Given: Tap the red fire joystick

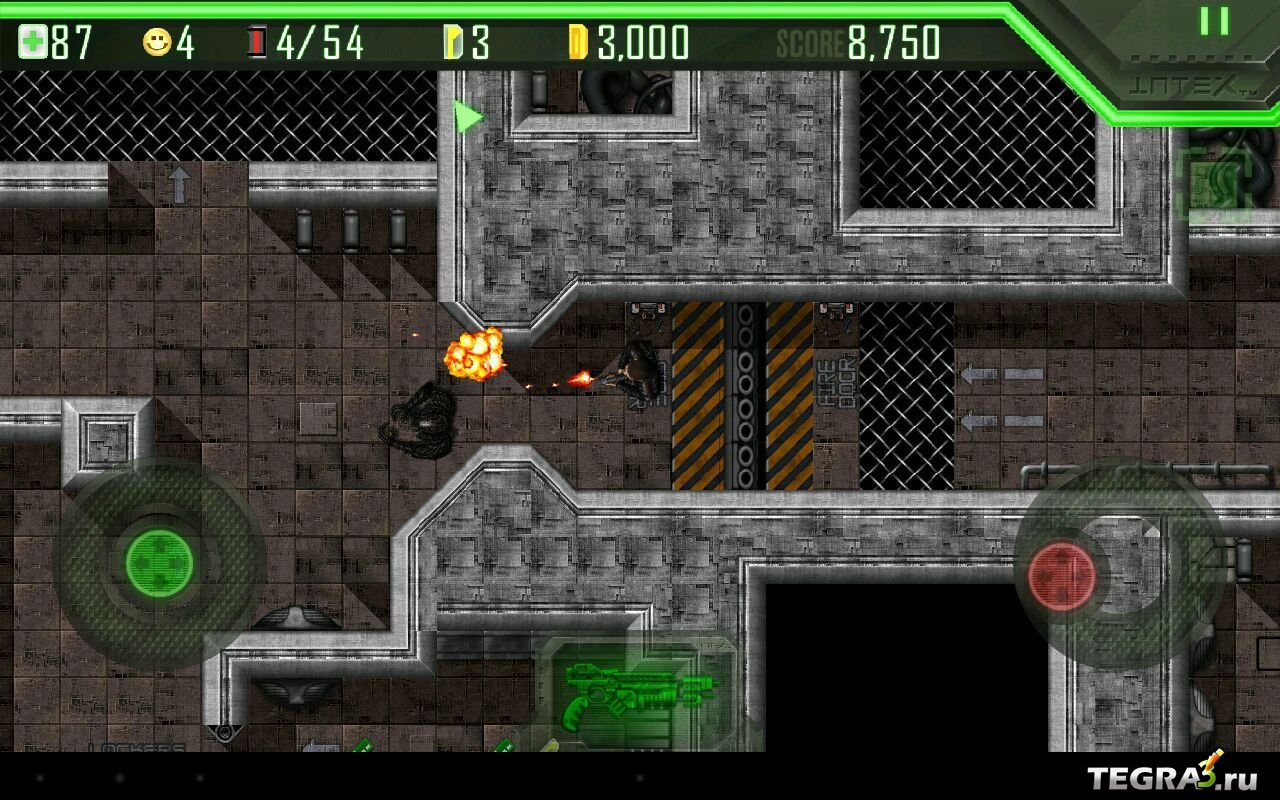Looking at the screenshot, I should click(x=1063, y=577).
